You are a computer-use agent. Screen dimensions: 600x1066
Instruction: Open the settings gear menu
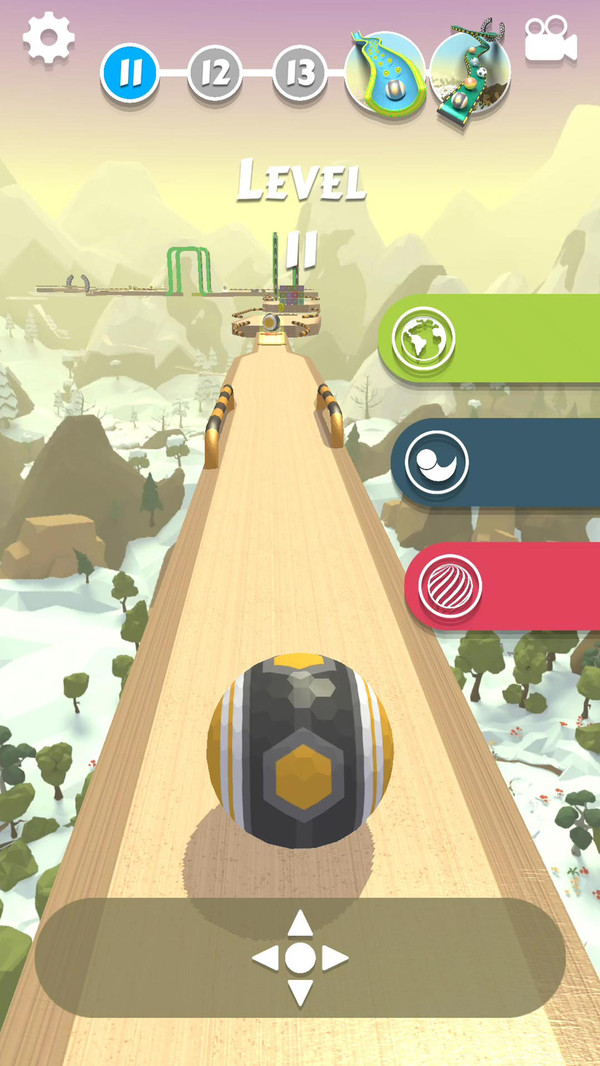click(48, 39)
